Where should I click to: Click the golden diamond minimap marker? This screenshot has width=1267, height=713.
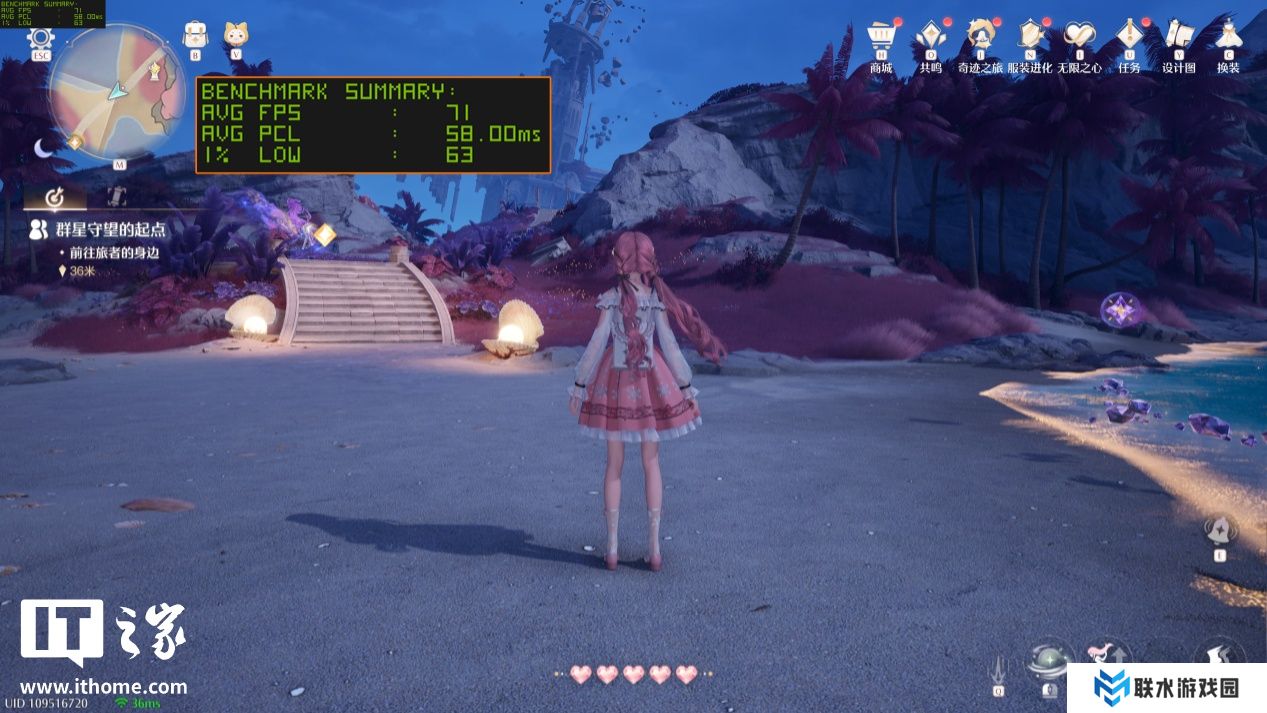pyautogui.click(x=74, y=143)
